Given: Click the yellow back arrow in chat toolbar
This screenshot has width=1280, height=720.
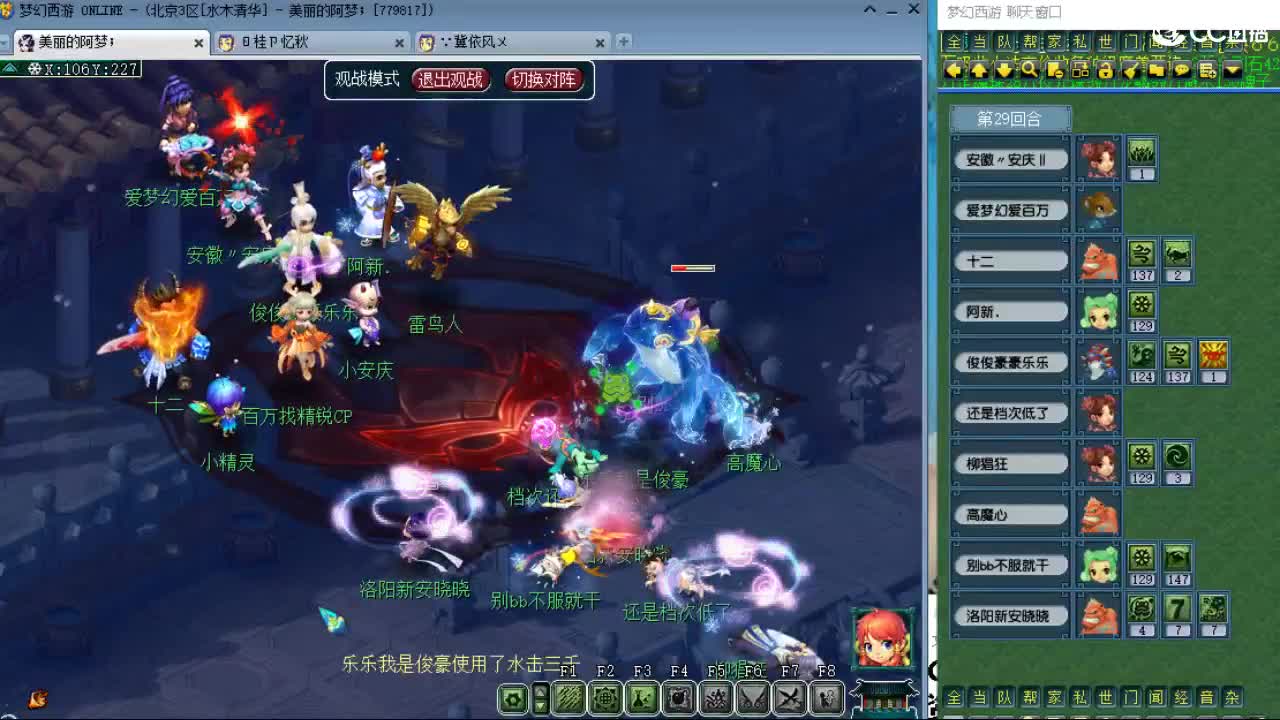Looking at the screenshot, I should point(954,69).
